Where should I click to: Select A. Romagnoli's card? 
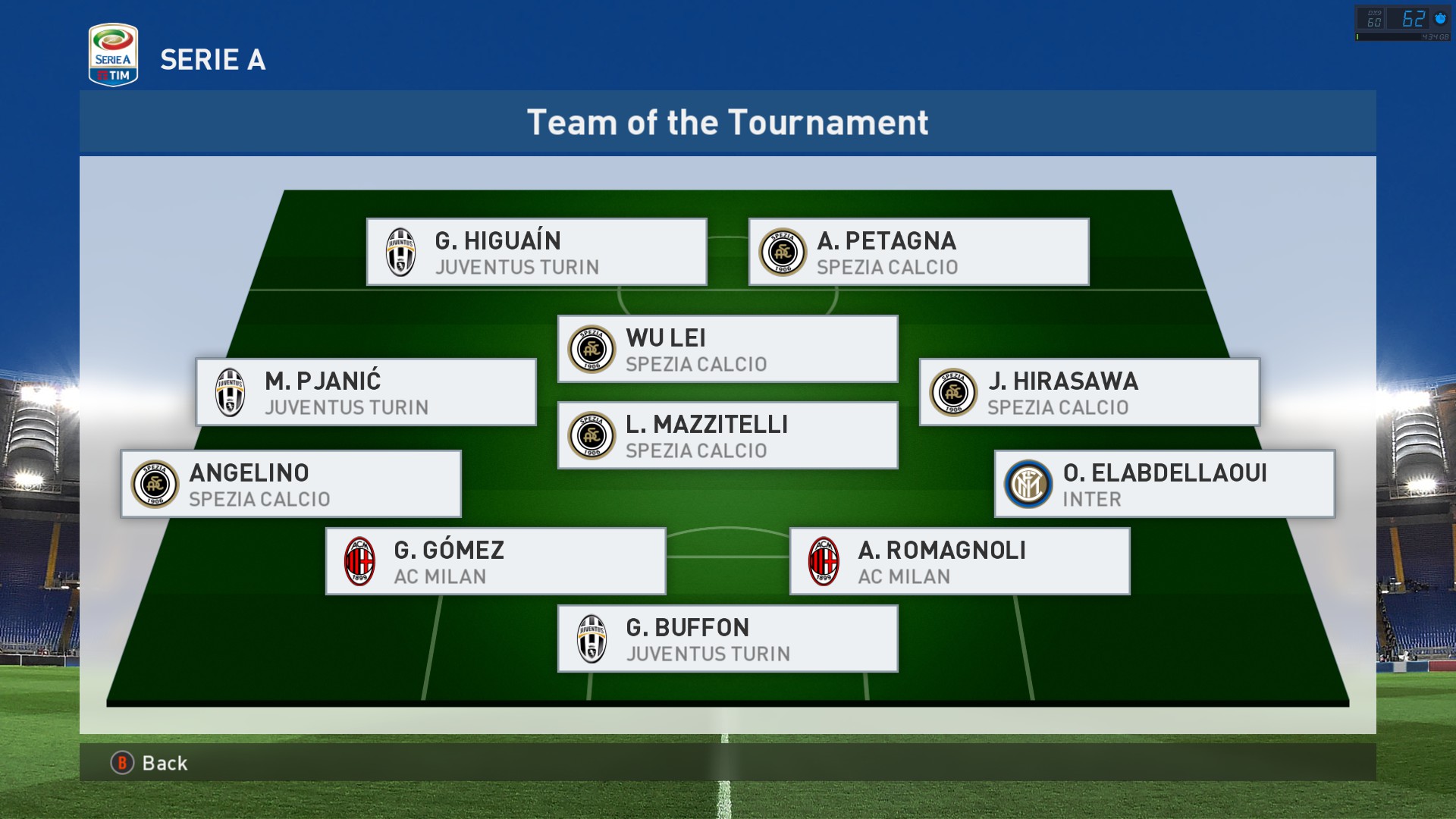coord(959,562)
